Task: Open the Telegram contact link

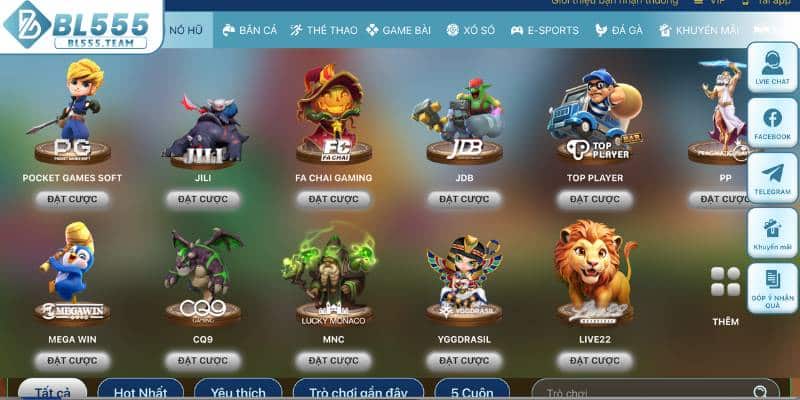Action: [772, 178]
